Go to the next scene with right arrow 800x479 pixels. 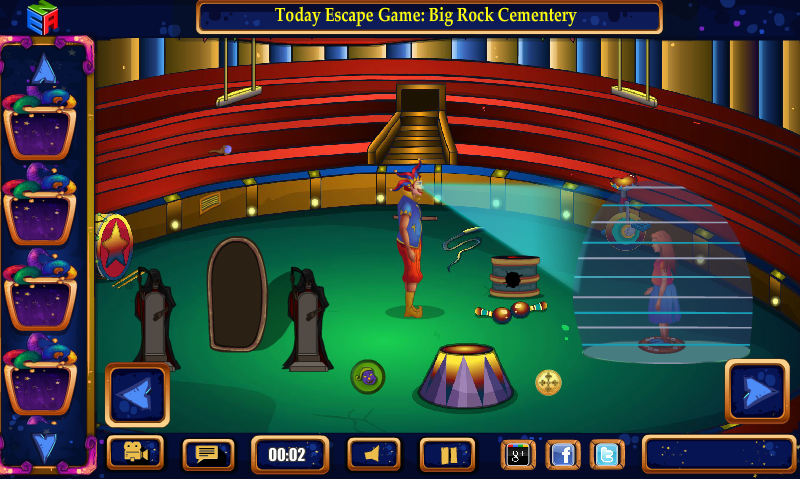click(756, 391)
